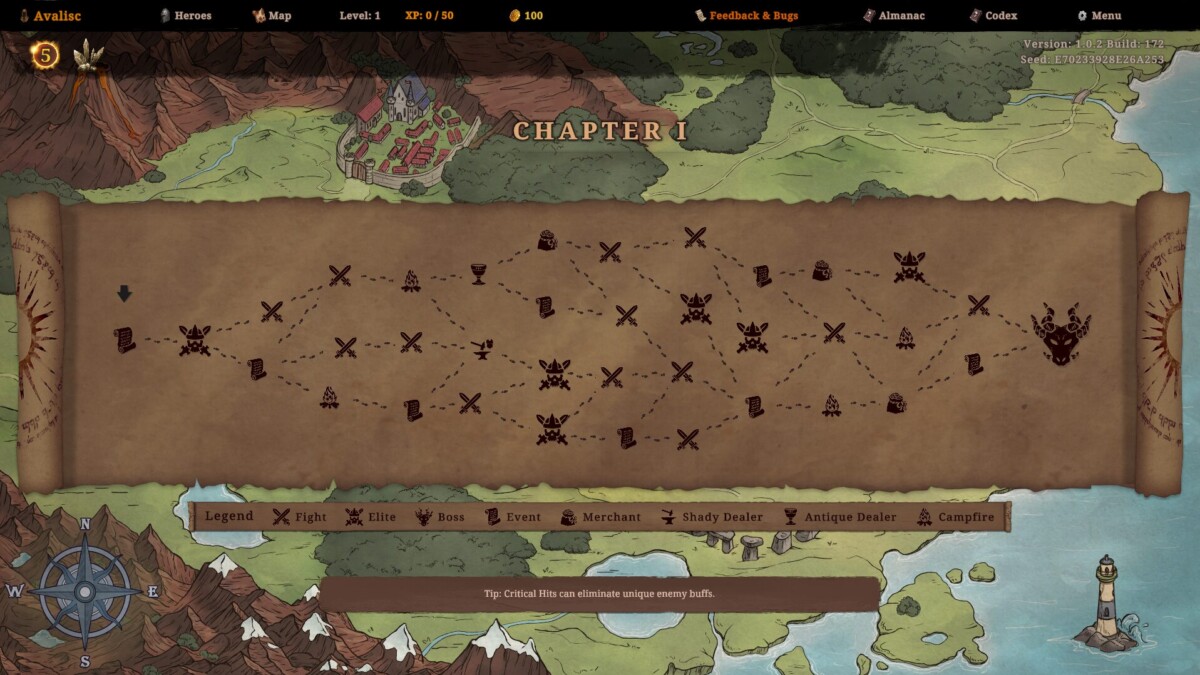Open the Heroes screen
The height and width of the screenshot is (675, 1200).
186,16
